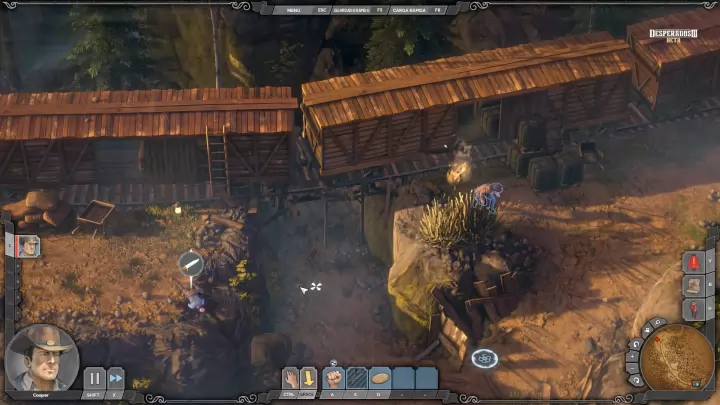Select Cooper's small portrait in the side panel

click(28, 246)
